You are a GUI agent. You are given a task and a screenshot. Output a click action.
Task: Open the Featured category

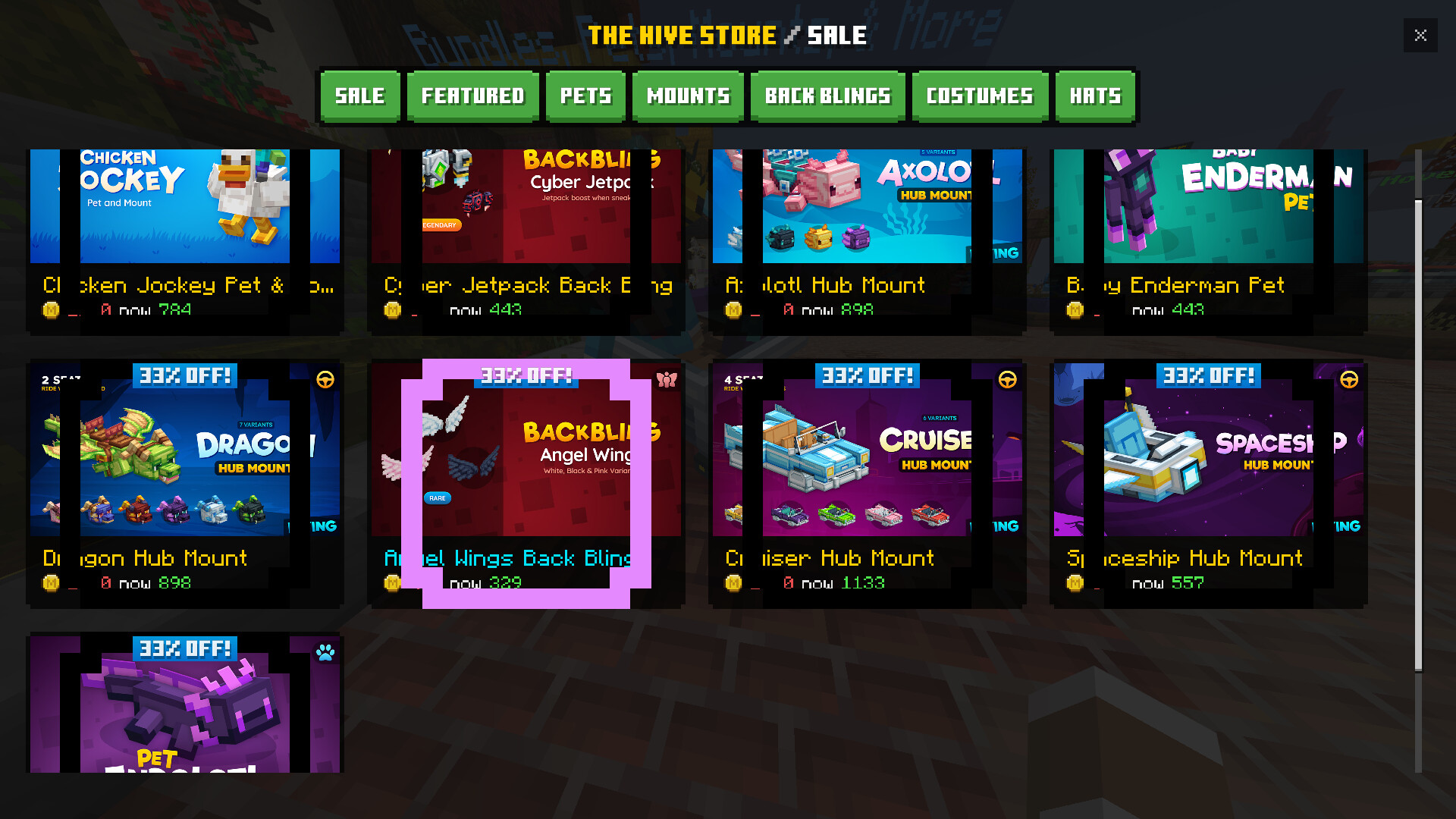point(472,96)
